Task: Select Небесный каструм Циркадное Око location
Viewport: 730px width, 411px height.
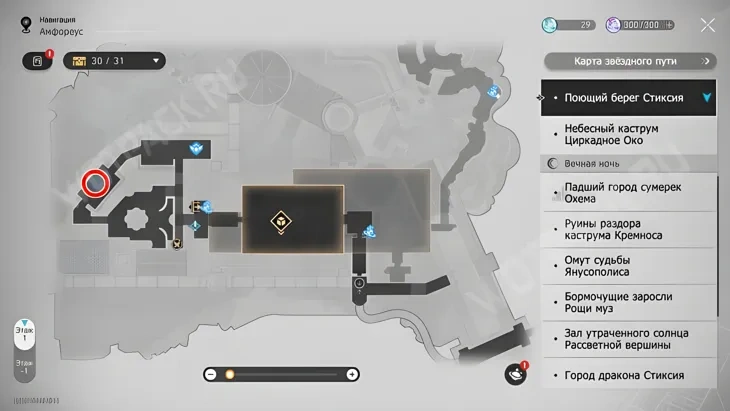Action: click(x=628, y=133)
